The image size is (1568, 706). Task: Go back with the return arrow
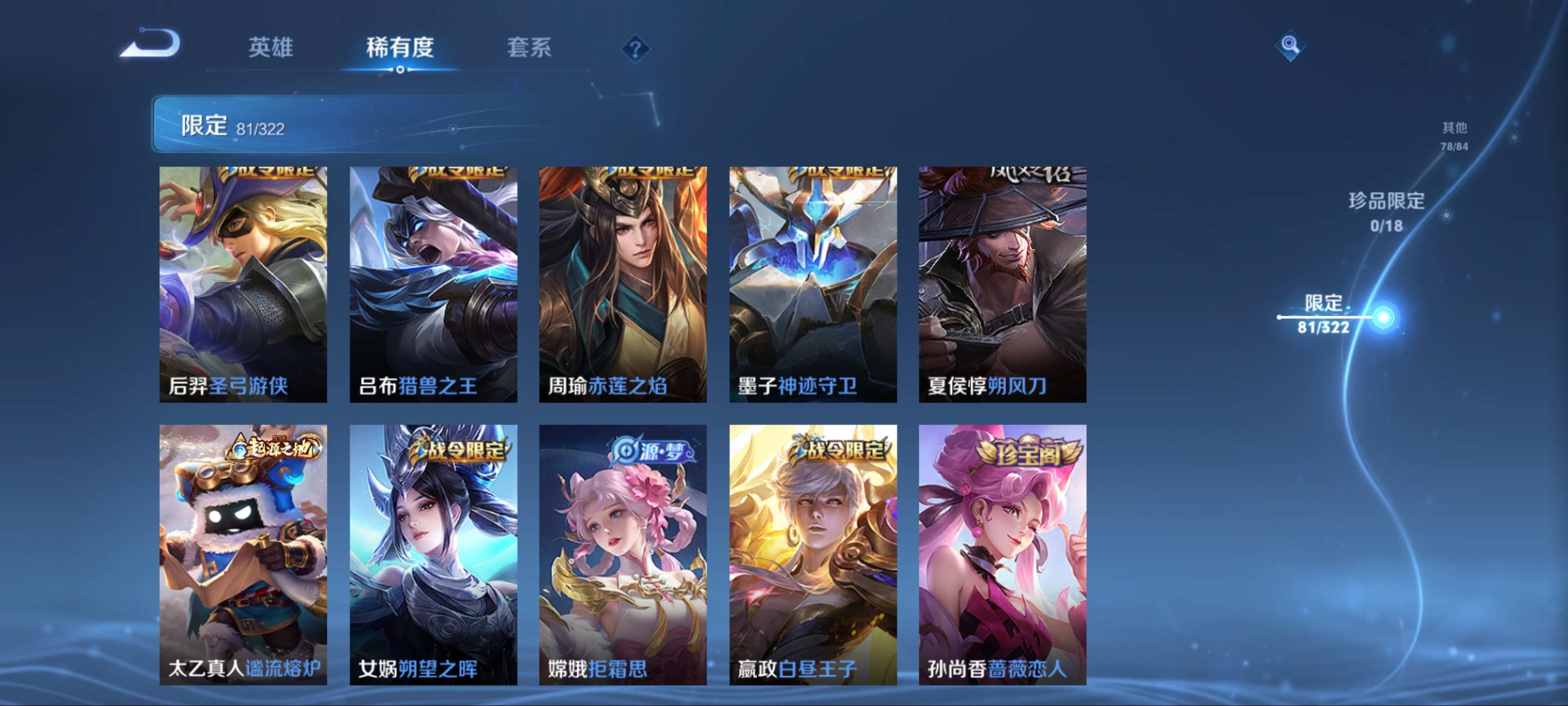tap(151, 44)
